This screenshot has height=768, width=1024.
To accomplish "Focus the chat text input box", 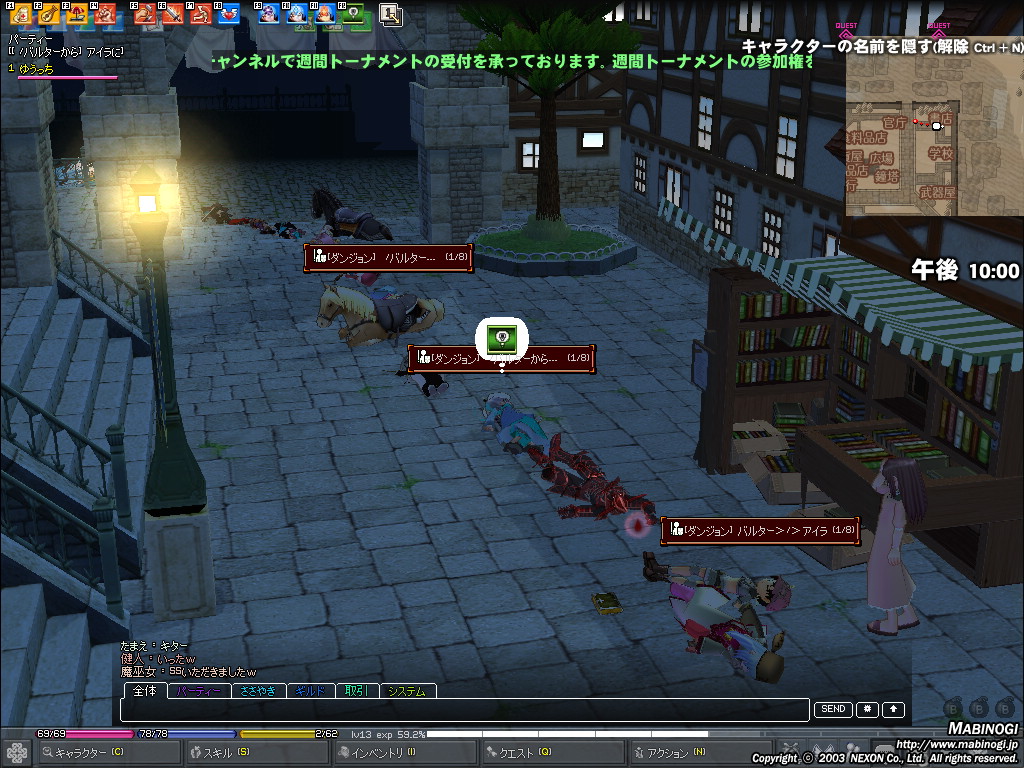I will pyautogui.click(x=464, y=710).
